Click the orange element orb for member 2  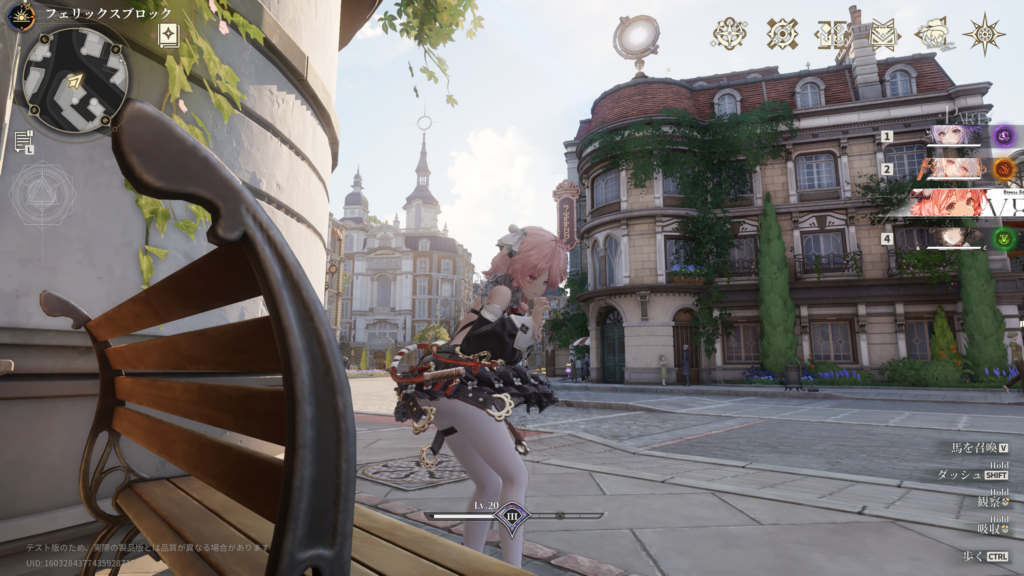[1004, 169]
